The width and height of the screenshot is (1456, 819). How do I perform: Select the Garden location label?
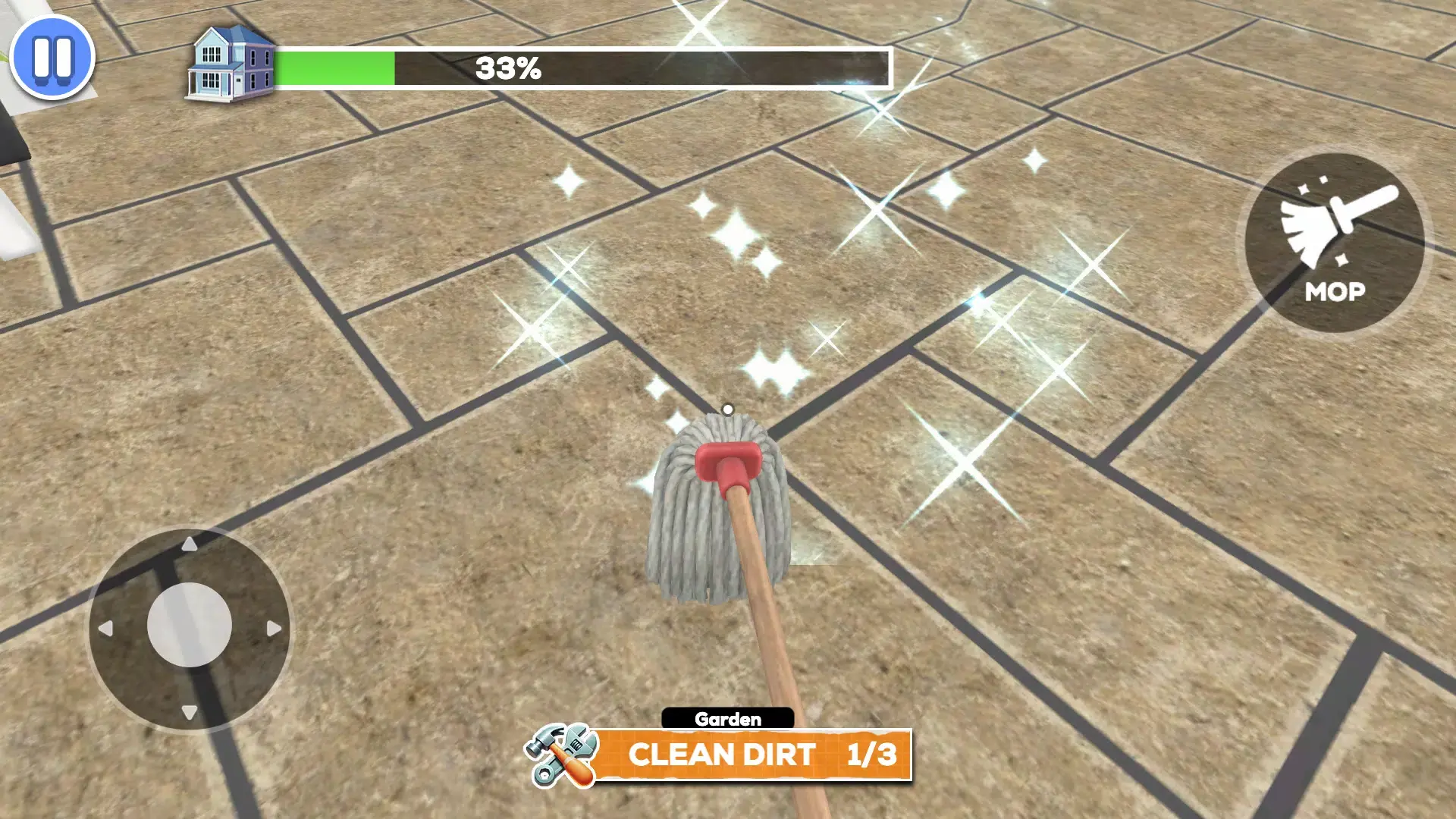click(726, 717)
